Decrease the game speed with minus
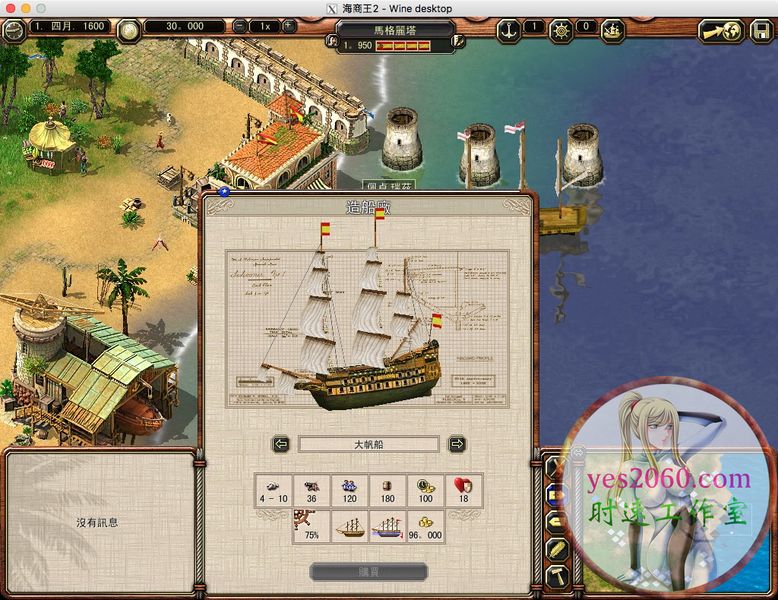Screen dimensions: 778x600 [240, 26]
